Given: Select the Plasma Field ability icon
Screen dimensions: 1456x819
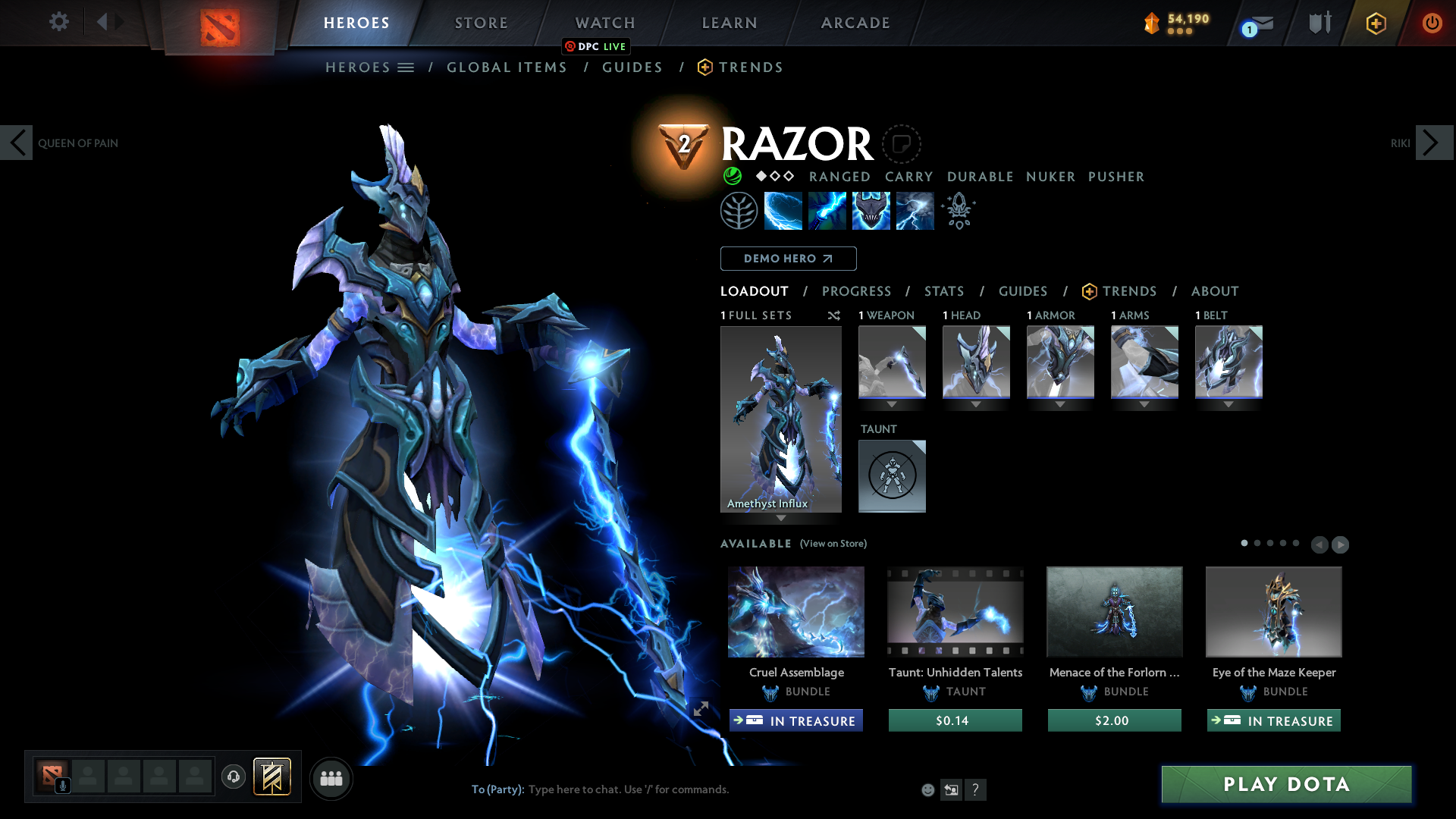Looking at the screenshot, I should coord(783,210).
